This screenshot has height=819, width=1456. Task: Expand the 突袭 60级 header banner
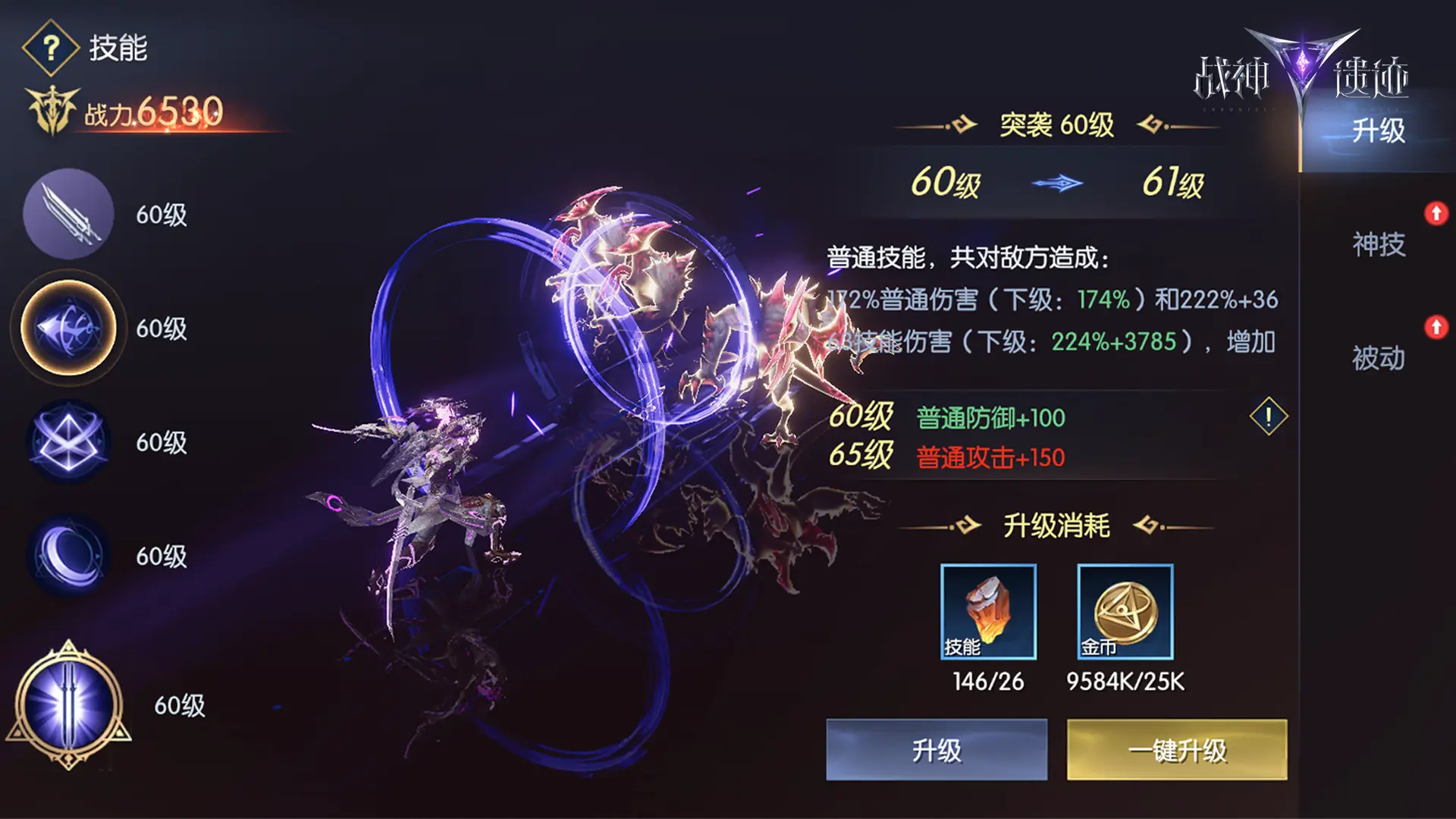pos(1056,124)
